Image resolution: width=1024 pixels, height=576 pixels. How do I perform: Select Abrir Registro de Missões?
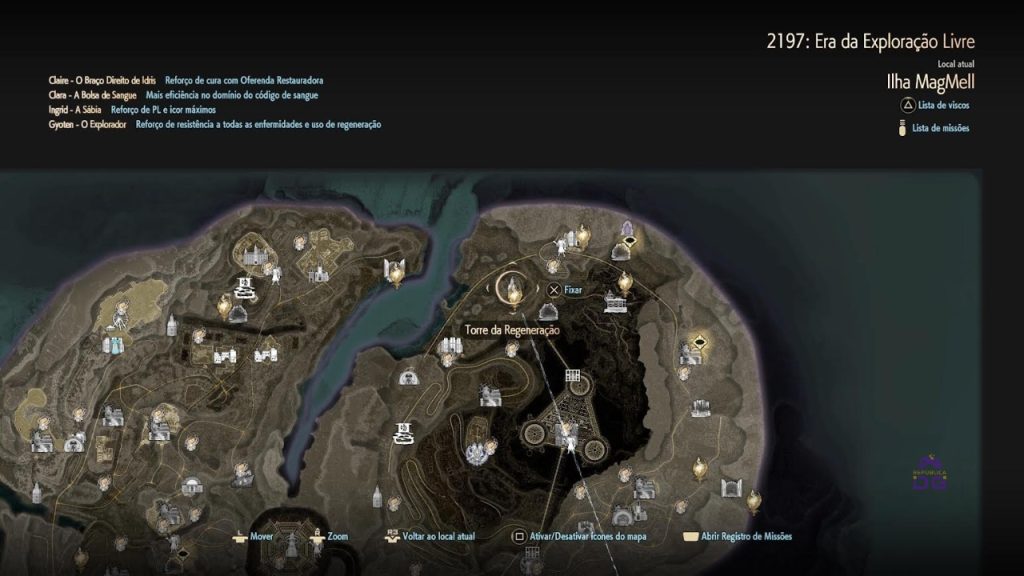coord(745,536)
